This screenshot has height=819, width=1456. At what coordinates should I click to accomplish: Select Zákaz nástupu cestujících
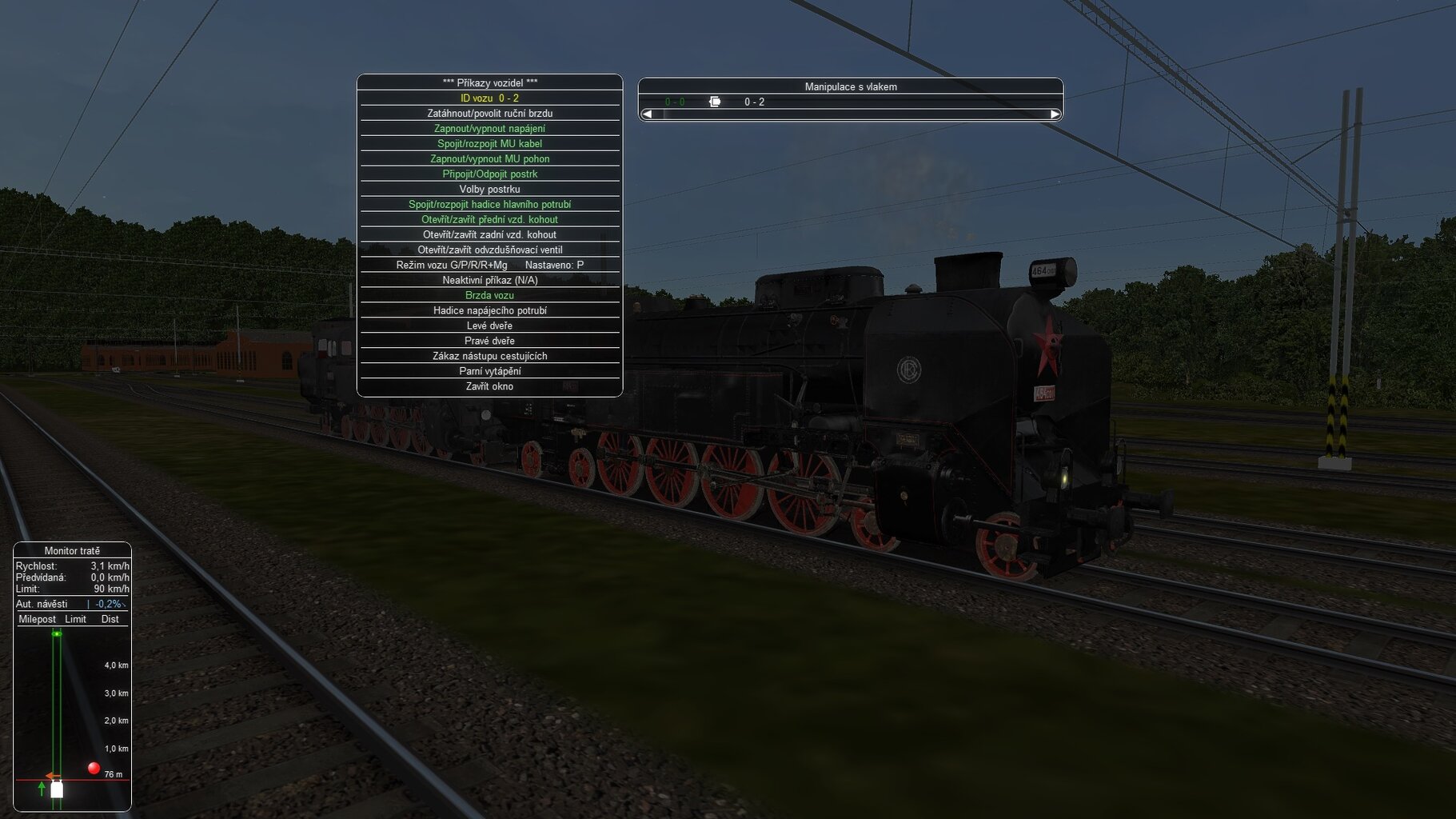[489, 357]
